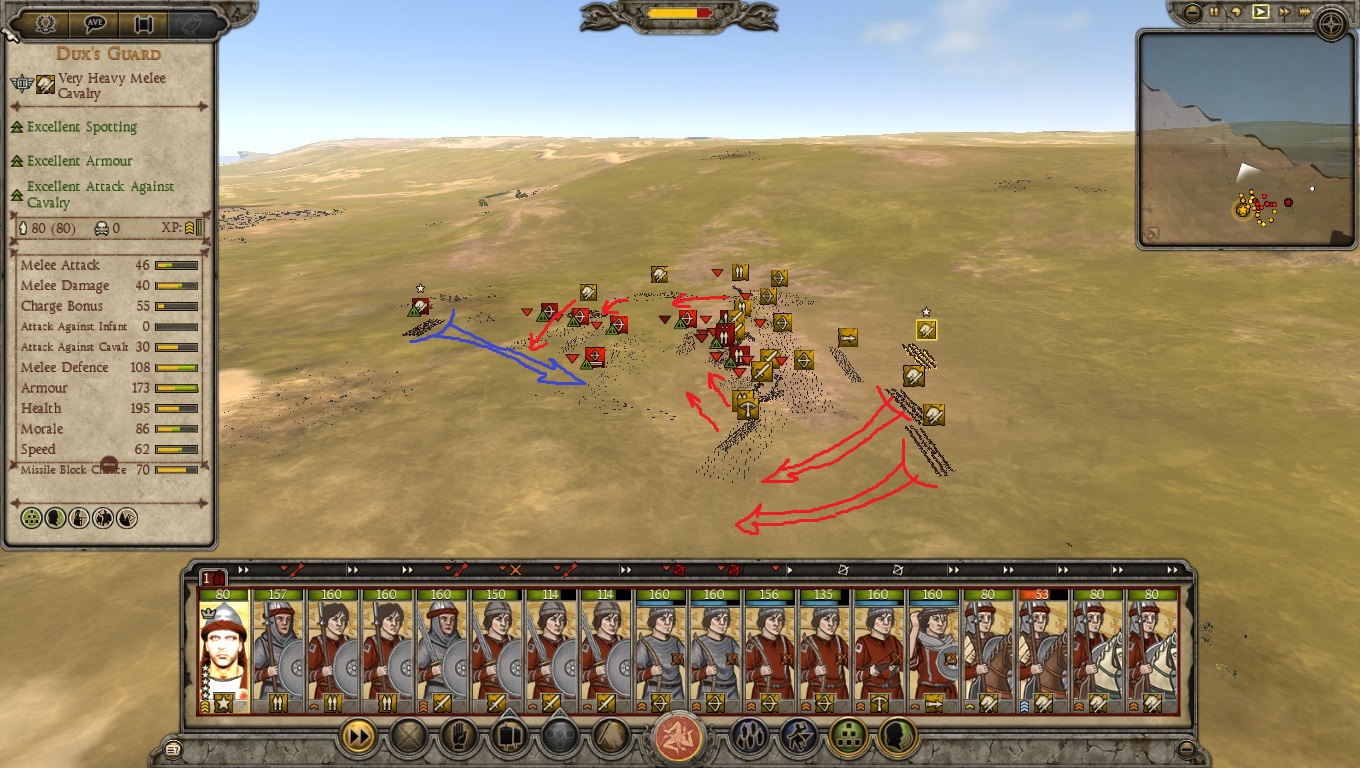Image resolution: width=1360 pixels, height=768 pixels.
Task: Click the red triskelion faction emblem button
Action: pyautogui.click(x=679, y=738)
